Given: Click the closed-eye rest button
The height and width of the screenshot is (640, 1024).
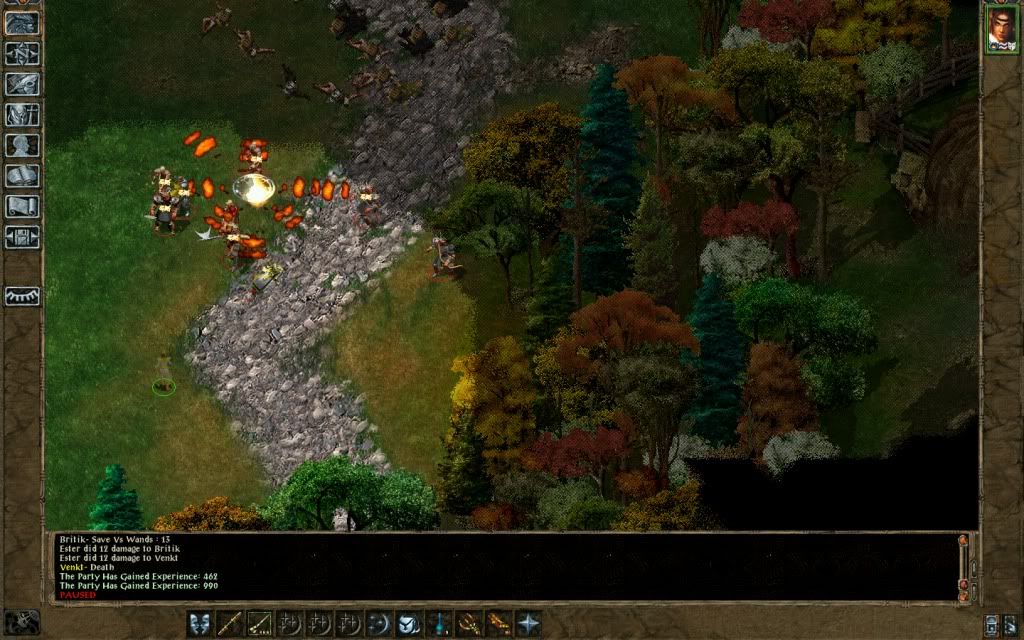Looking at the screenshot, I should click(x=22, y=296).
